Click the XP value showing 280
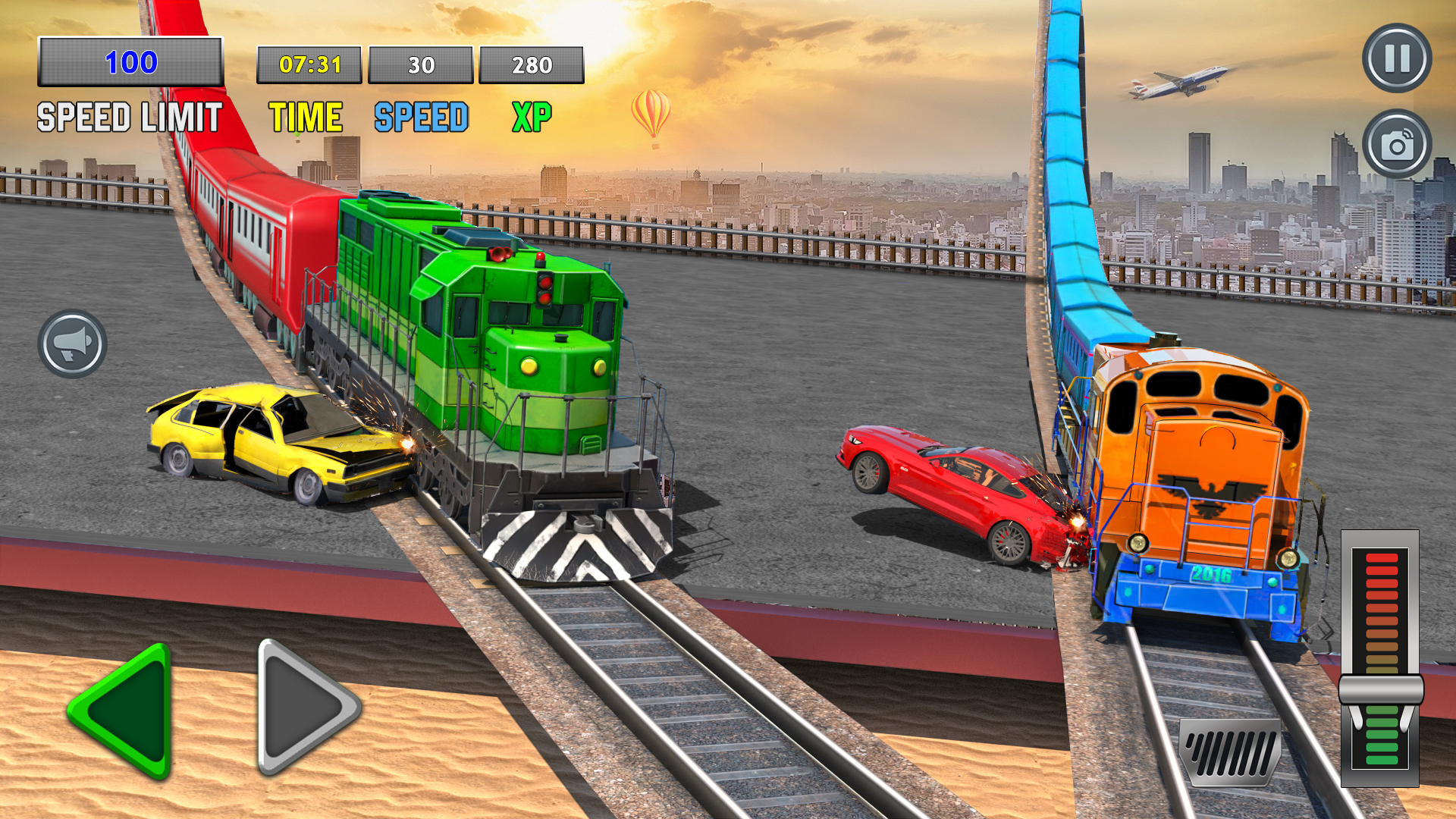 pos(532,66)
